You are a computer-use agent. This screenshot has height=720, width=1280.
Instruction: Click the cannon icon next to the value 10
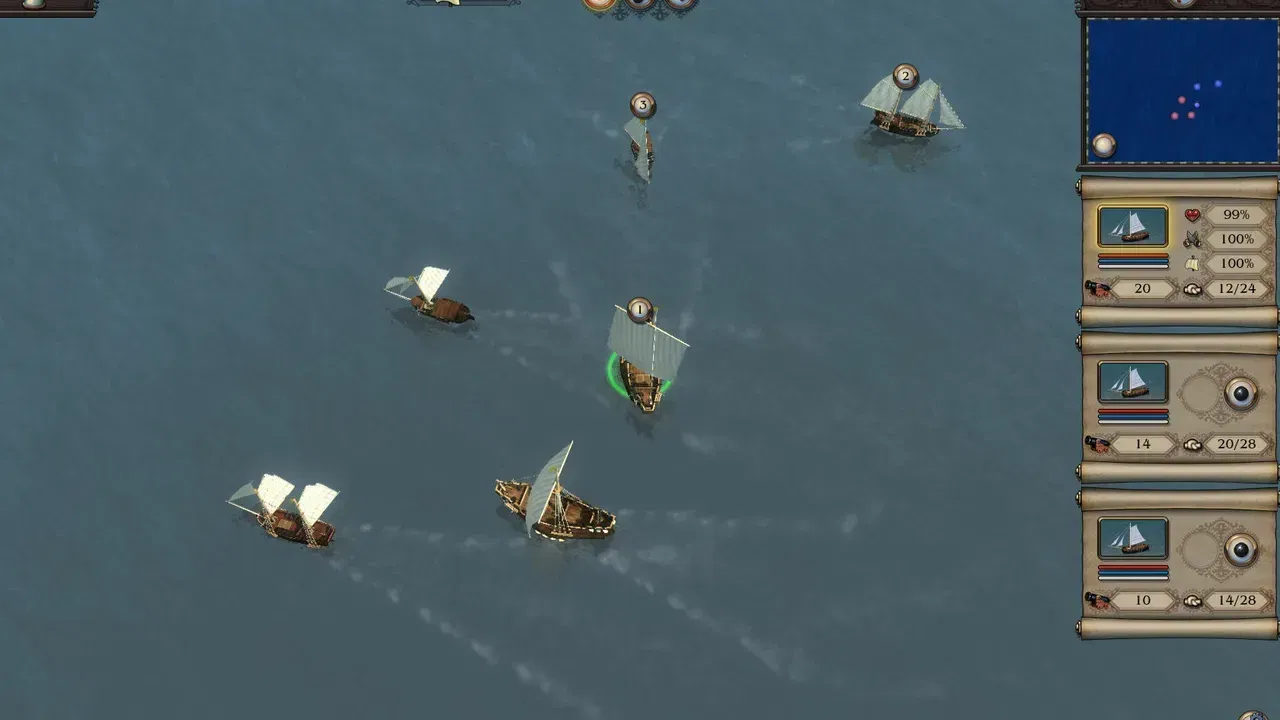[1098, 601]
